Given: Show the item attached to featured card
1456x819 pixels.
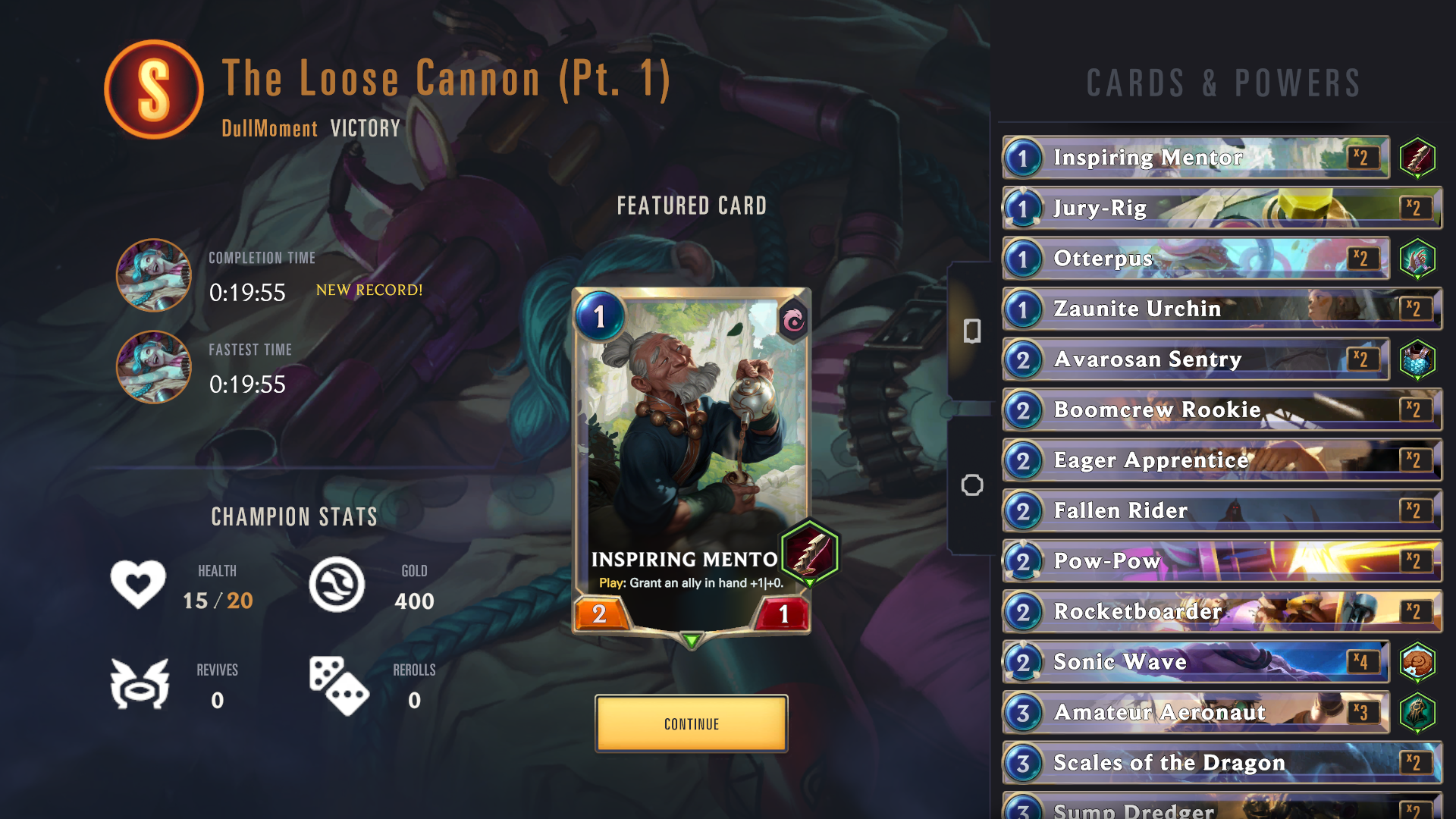Looking at the screenshot, I should pyautogui.click(x=809, y=552).
